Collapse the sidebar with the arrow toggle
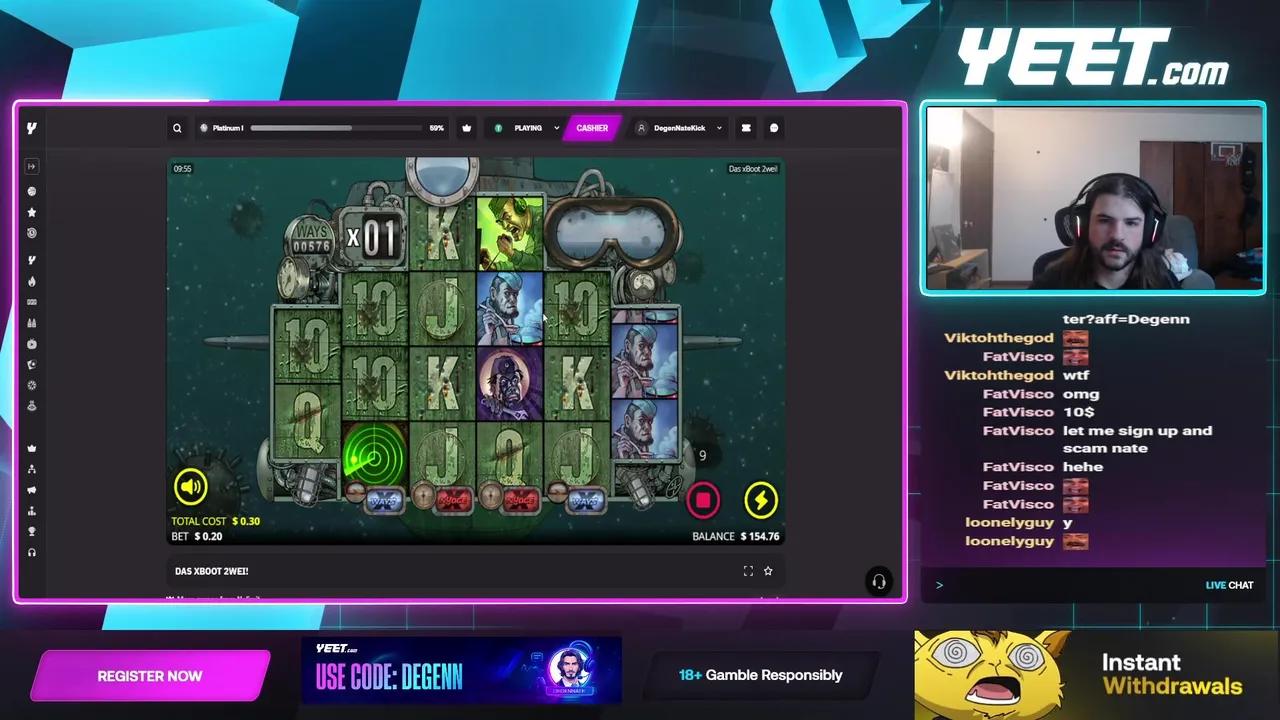This screenshot has height=720, width=1280. click(31, 166)
